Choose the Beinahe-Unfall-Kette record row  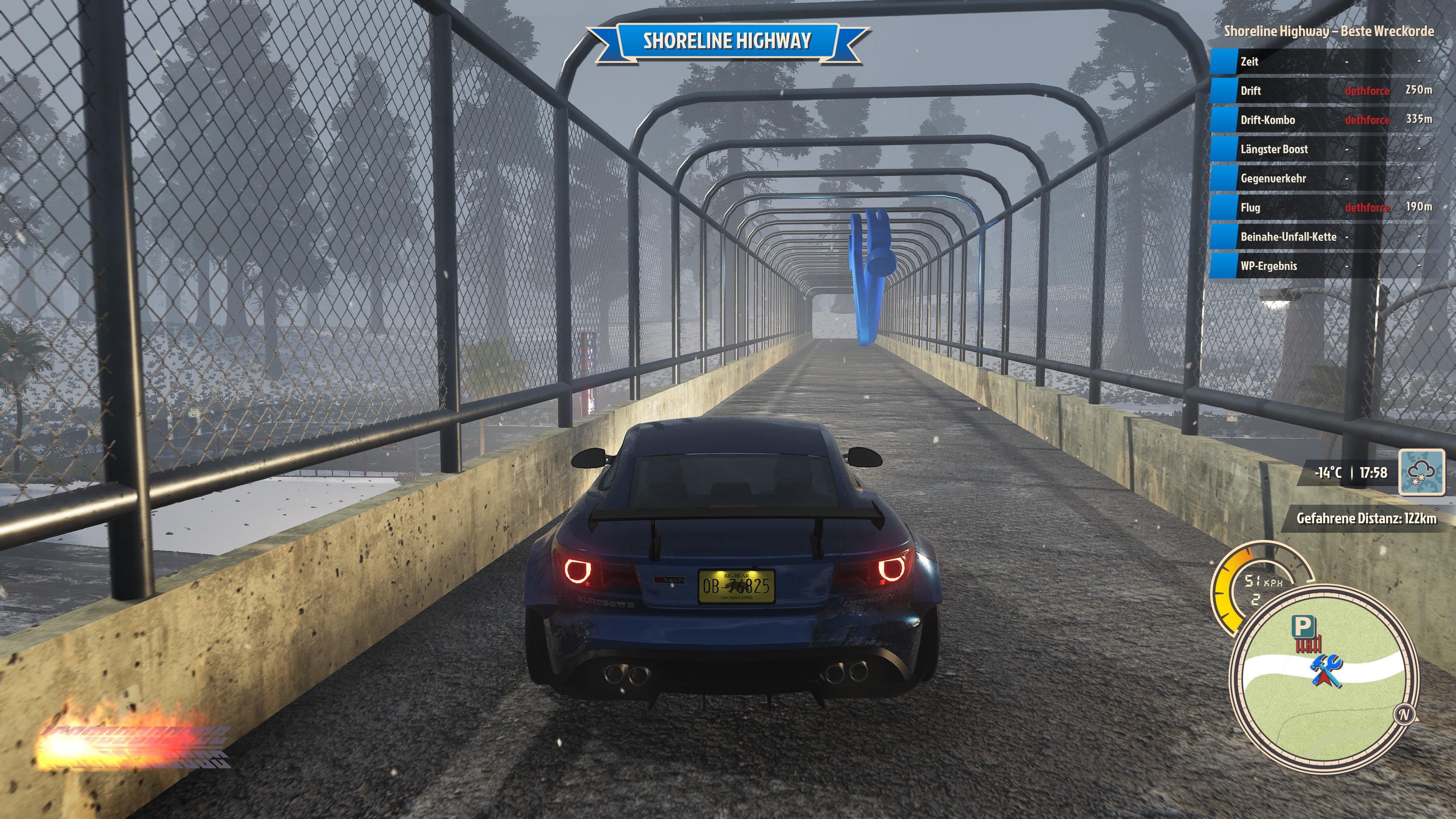coord(1323,237)
